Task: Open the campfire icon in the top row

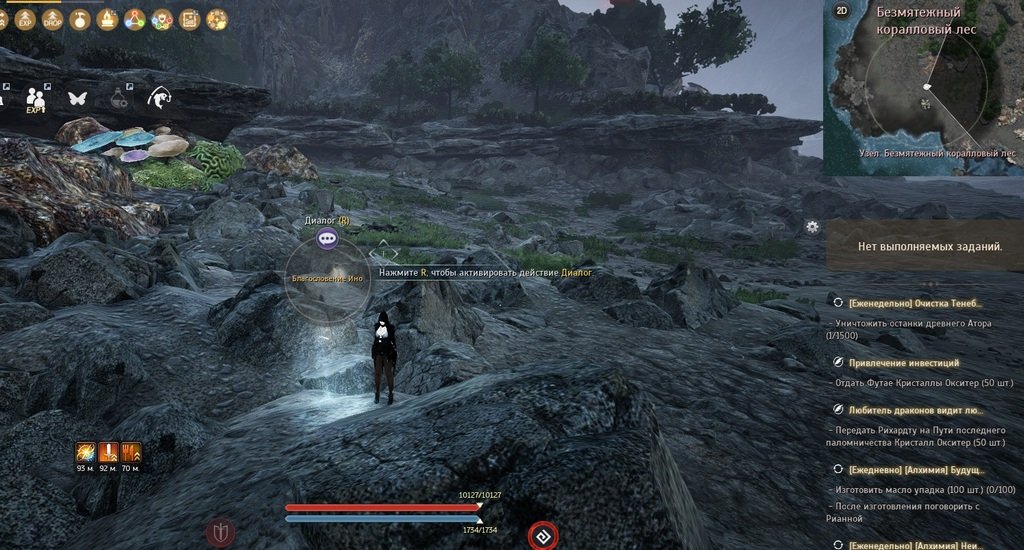Action: tap(107, 19)
